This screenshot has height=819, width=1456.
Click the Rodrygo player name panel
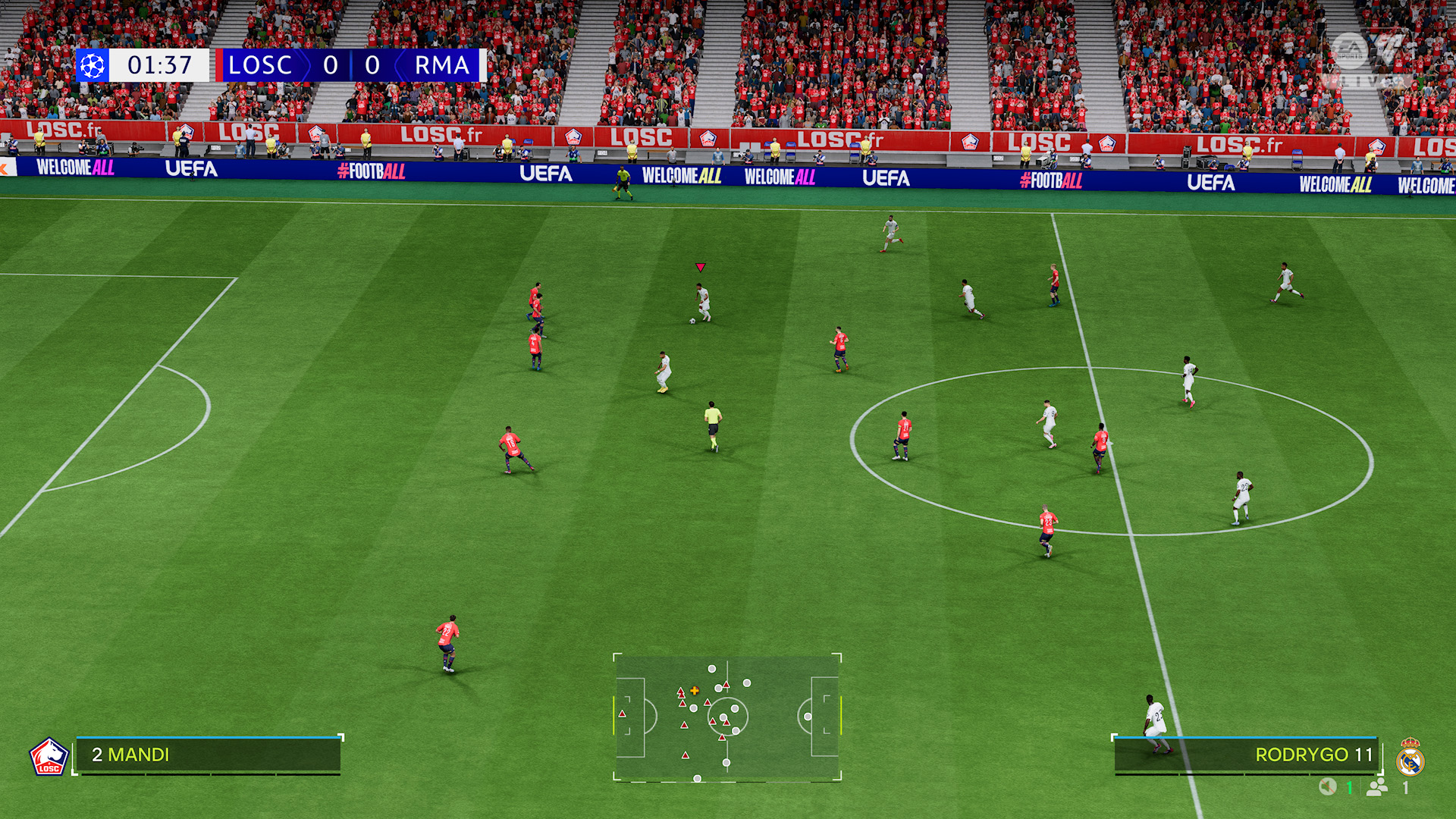(x=1245, y=755)
